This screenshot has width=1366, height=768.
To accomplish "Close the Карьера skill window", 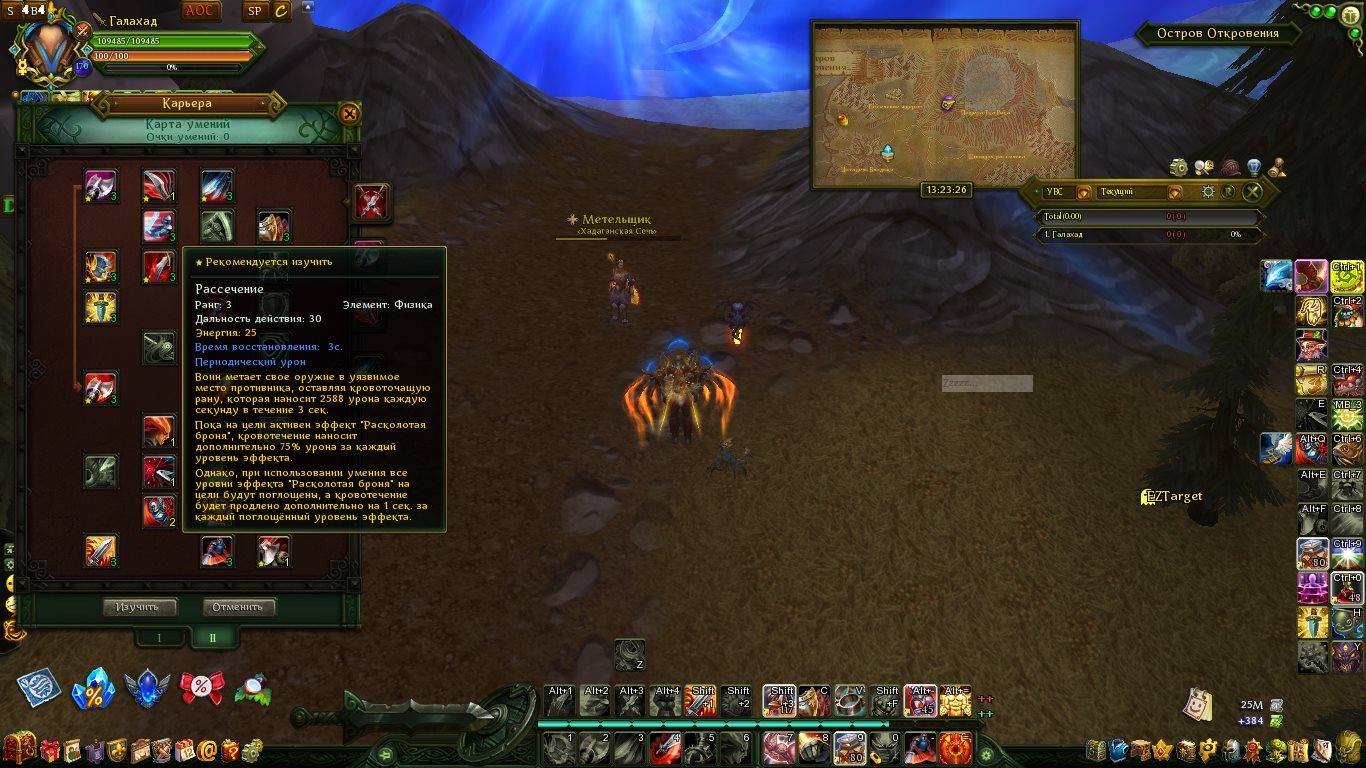I will click(x=349, y=114).
